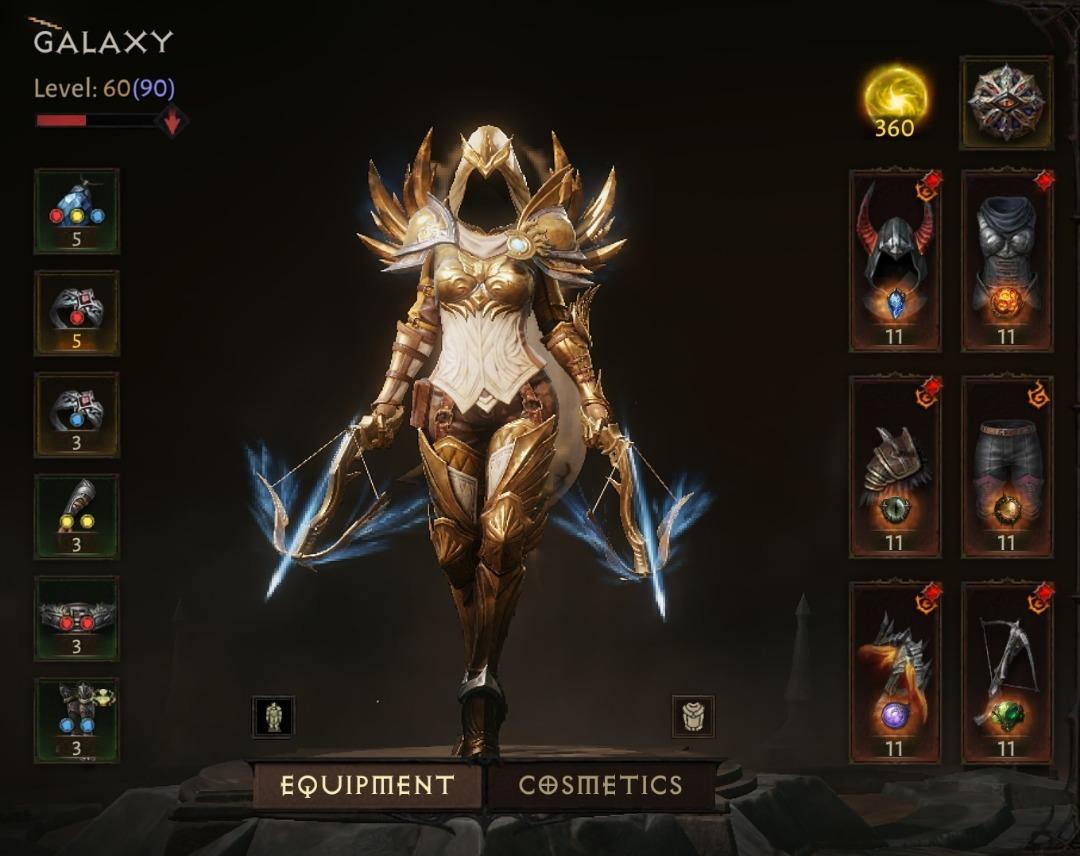
Task: Open the star-shaped emblem with eye
Action: (x=1006, y=103)
